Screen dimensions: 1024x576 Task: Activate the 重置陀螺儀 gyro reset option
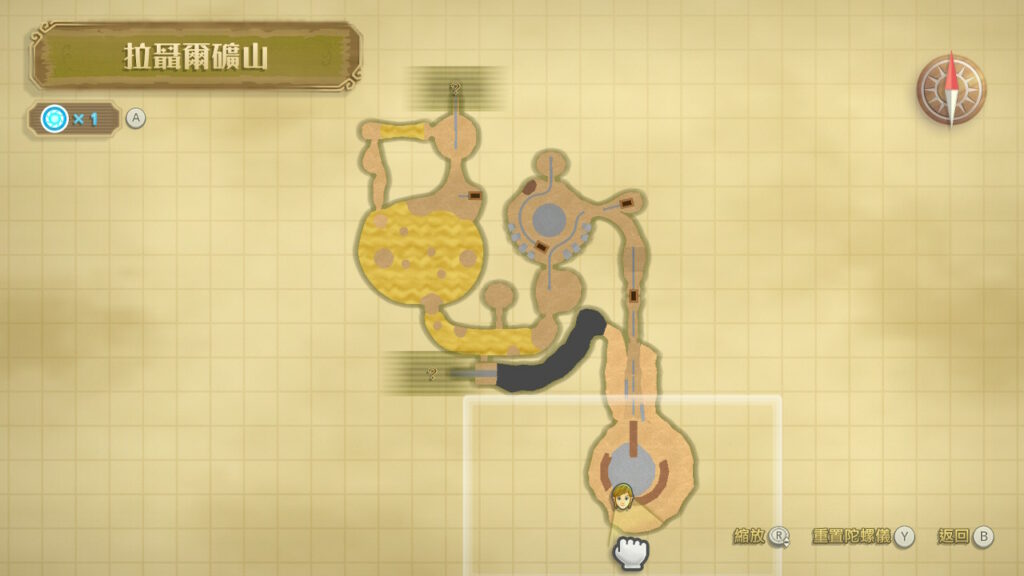click(x=864, y=537)
